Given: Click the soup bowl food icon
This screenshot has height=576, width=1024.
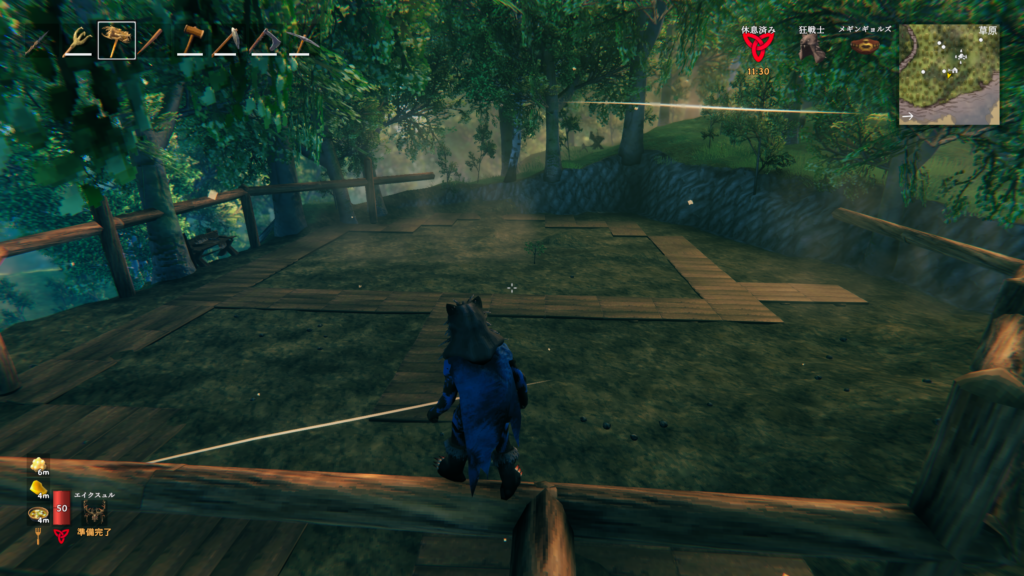Looking at the screenshot, I should 39,513.
